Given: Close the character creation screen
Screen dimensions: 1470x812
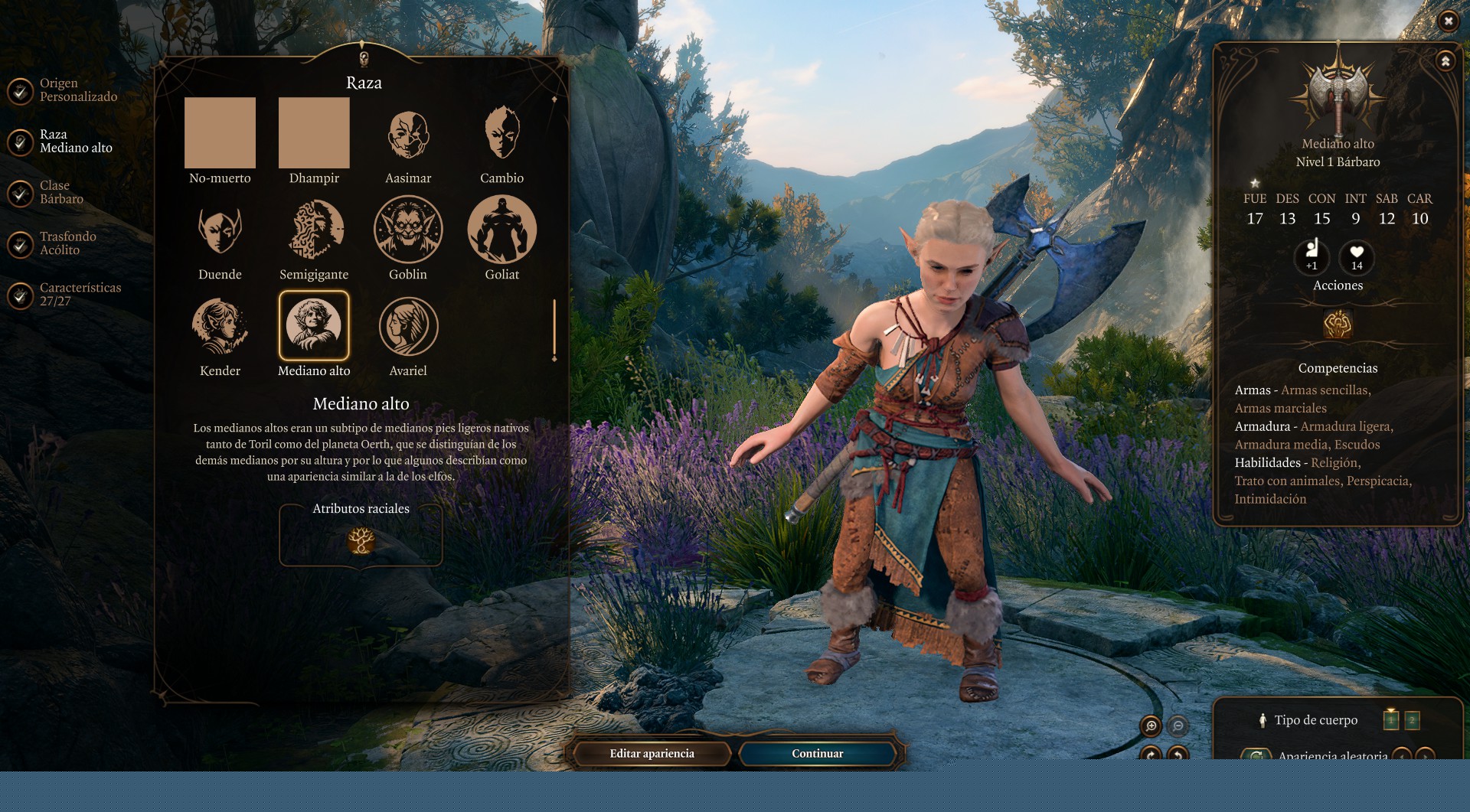Looking at the screenshot, I should pos(1448,21).
